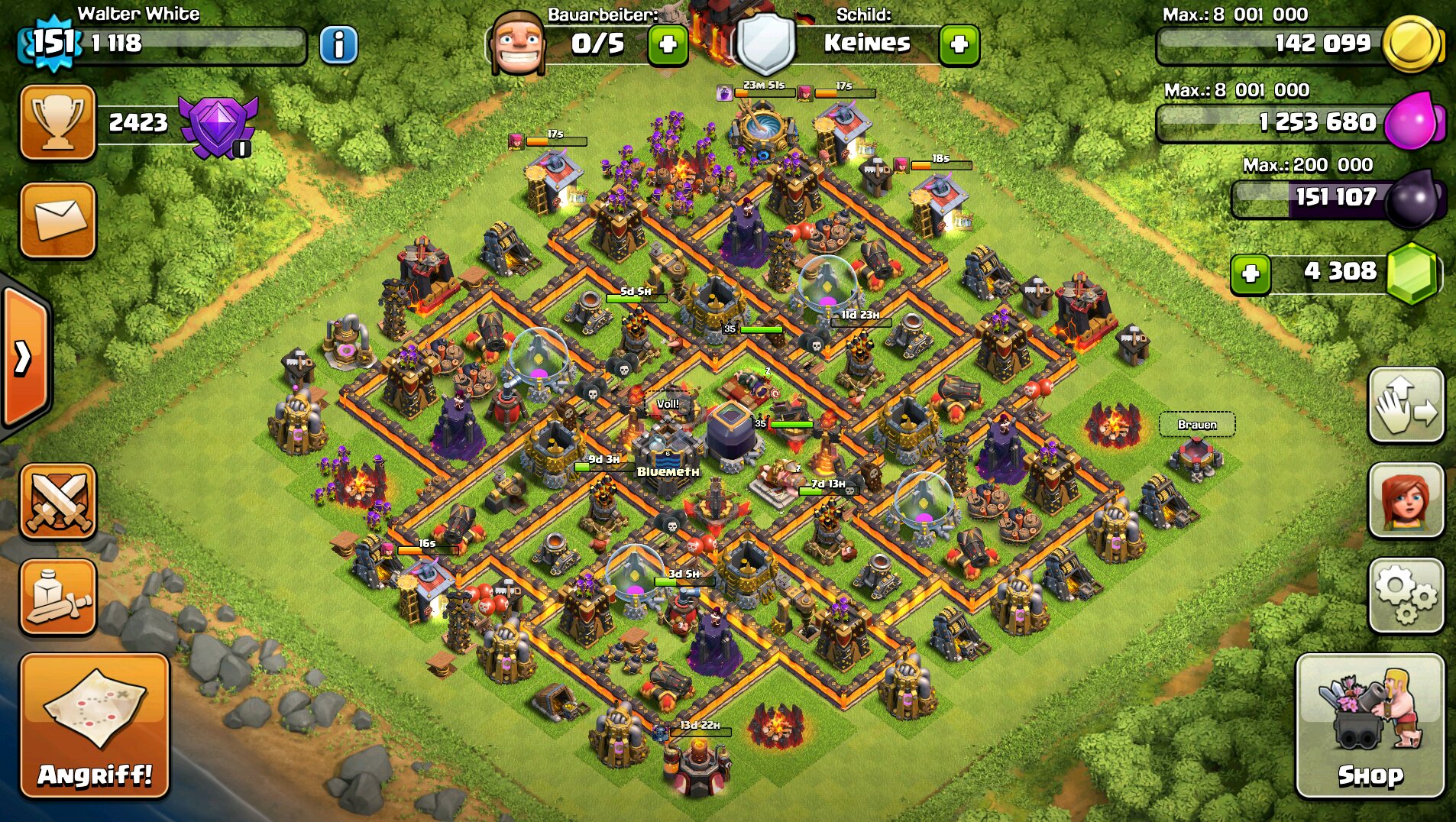Purchase gems using the green plus button
This screenshot has width=1456, height=822.
pos(1251,273)
